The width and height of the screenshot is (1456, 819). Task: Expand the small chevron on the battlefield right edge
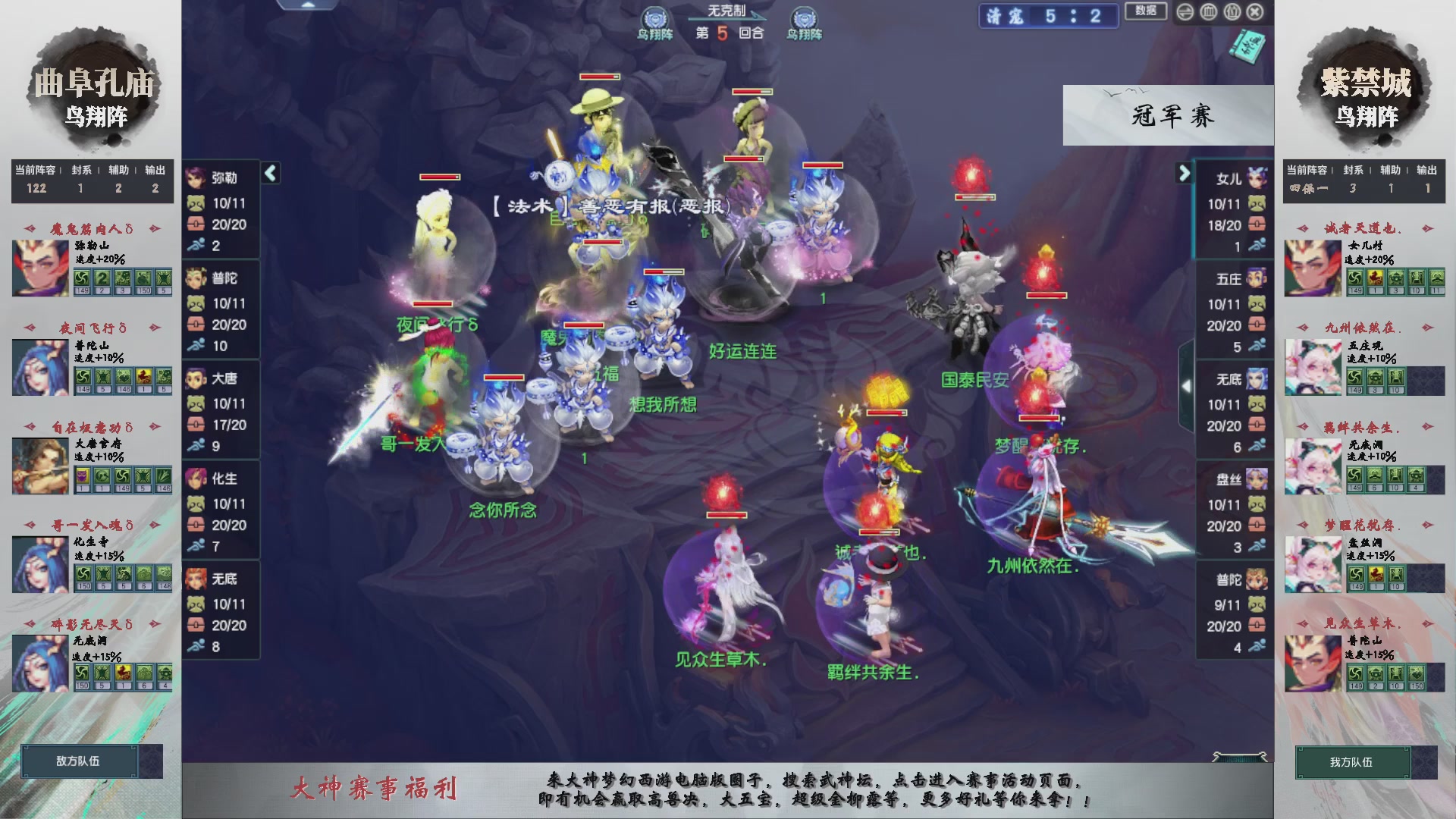coord(1187,384)
